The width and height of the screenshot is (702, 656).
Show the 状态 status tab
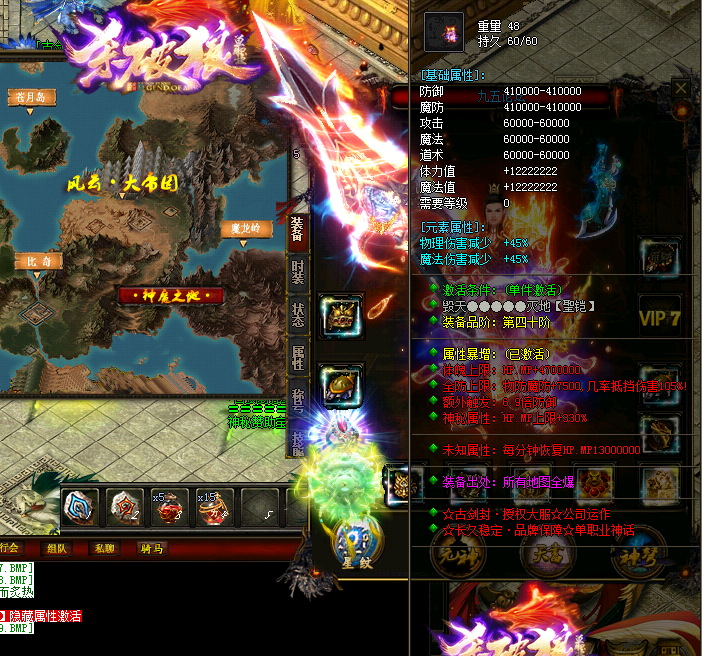pyautogui.click(x=297, y=311)
